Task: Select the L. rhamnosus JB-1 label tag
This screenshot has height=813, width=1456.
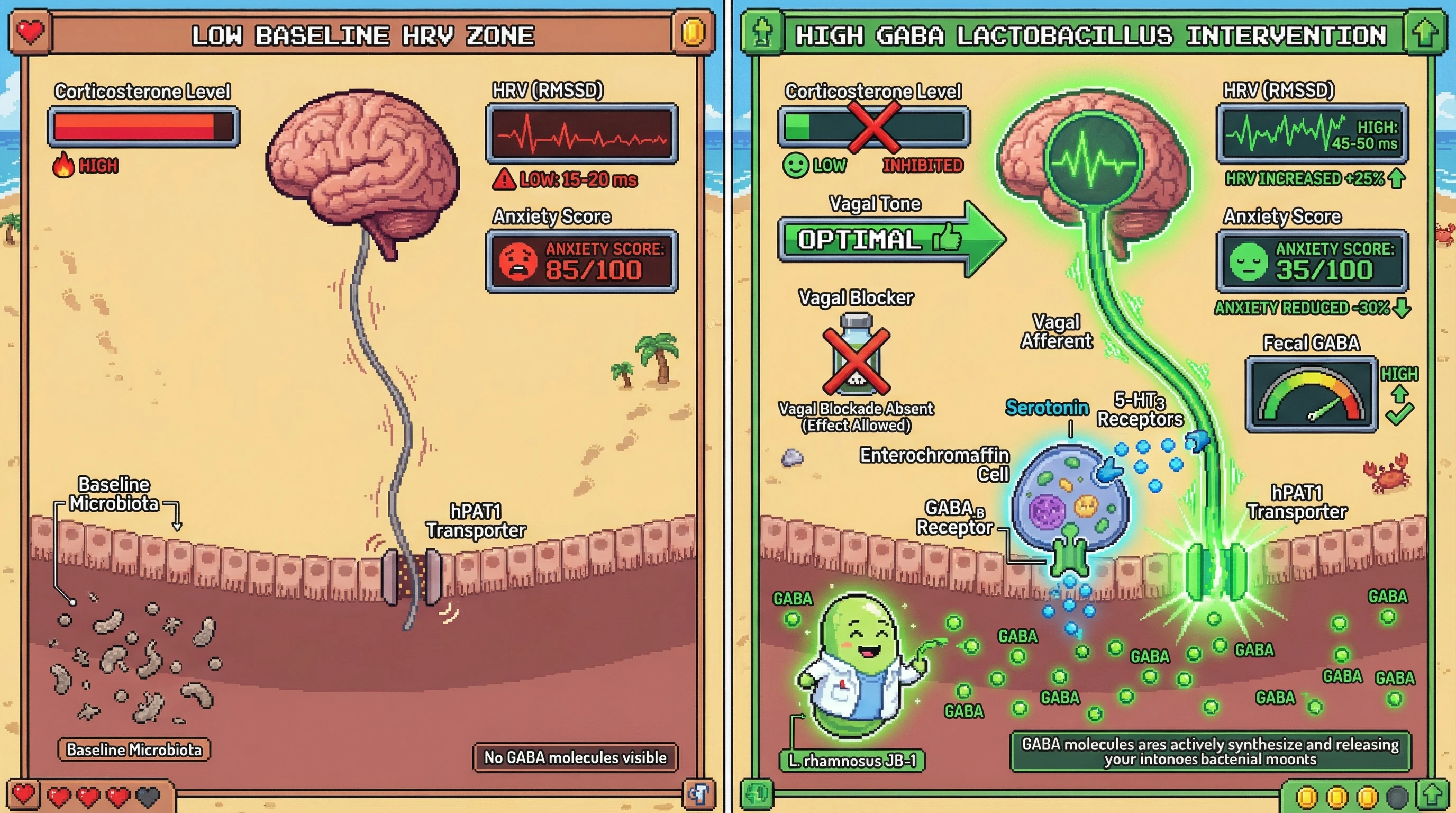Action: (852, 761)
